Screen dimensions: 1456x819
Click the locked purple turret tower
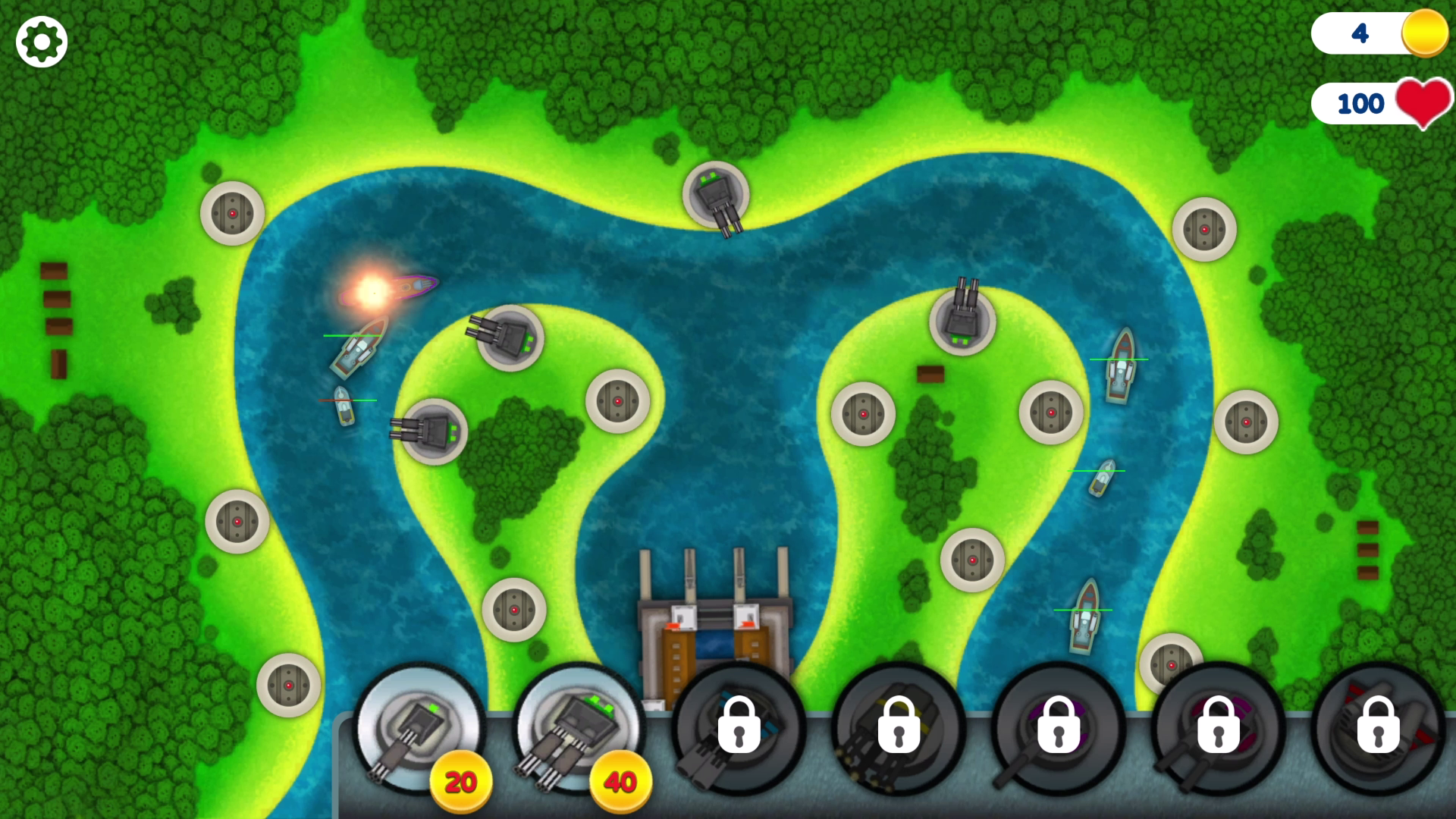1217,728
